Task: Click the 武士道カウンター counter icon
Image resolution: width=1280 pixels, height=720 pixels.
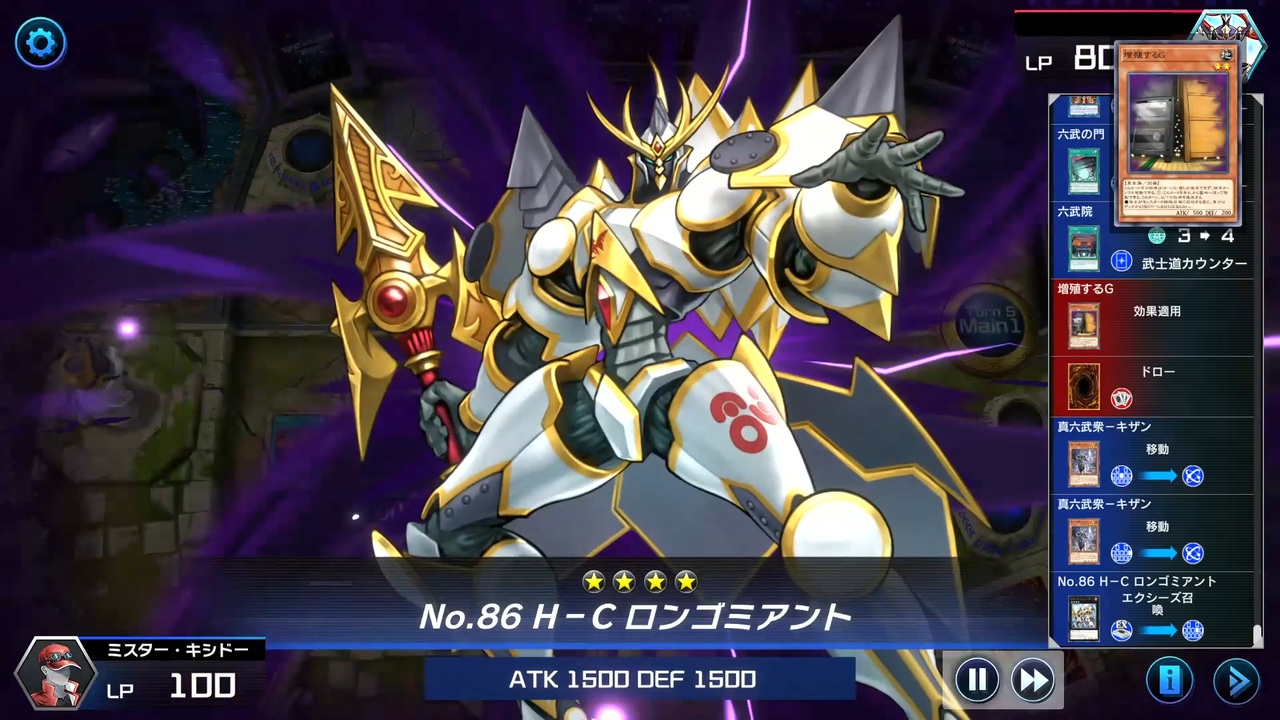Action: pos(1121,263)
